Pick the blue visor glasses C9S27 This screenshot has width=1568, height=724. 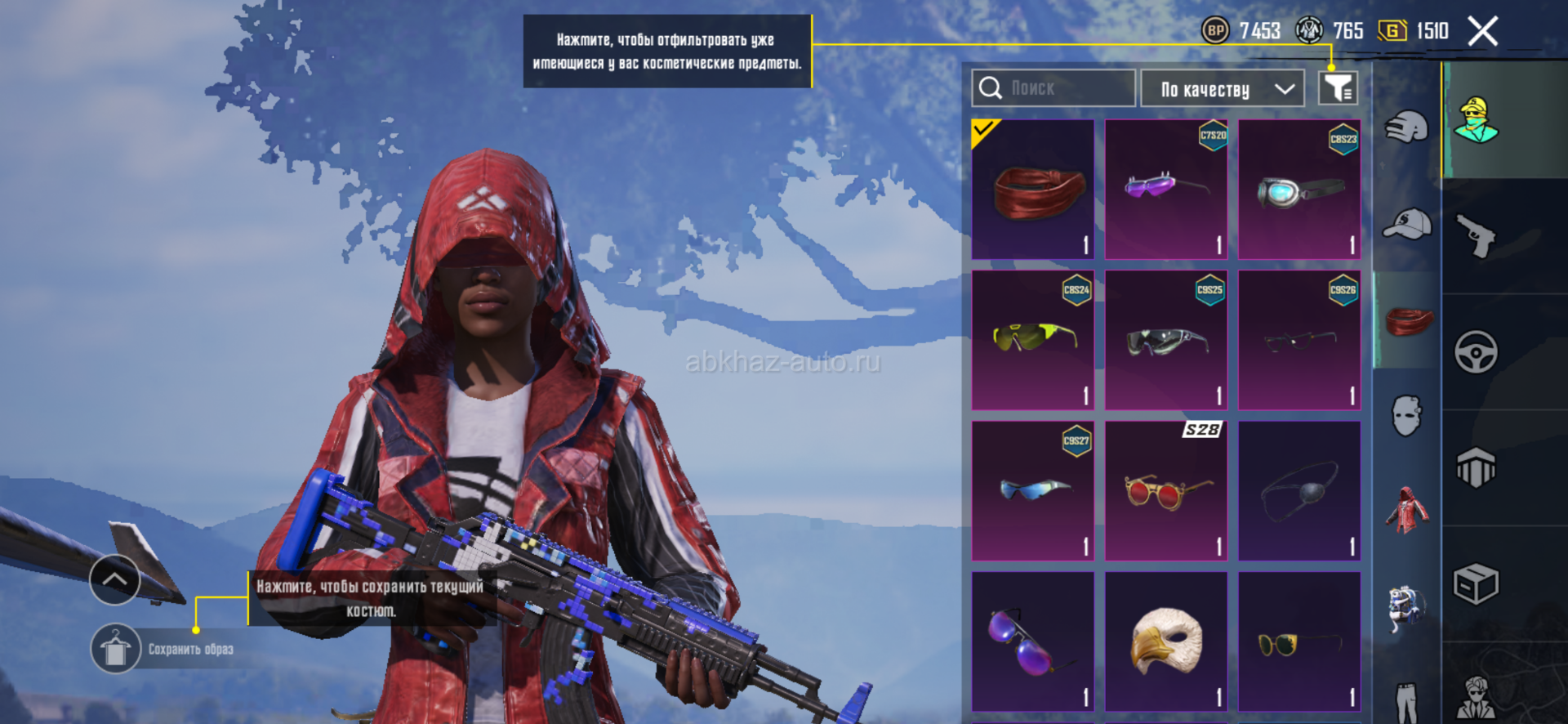(1033, 491)
